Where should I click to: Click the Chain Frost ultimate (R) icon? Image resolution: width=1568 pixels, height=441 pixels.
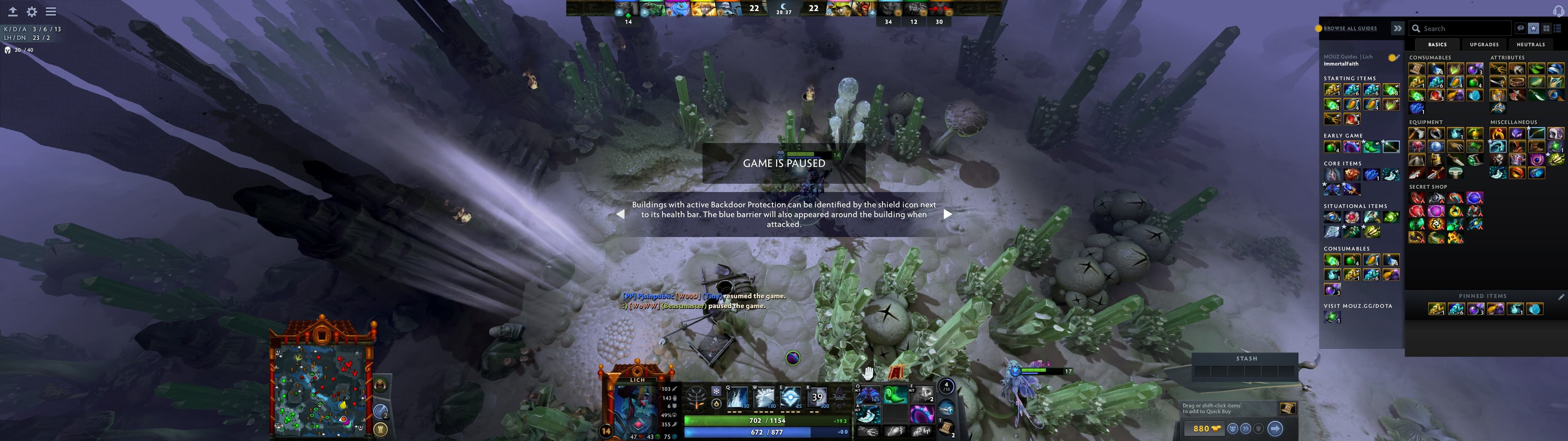[x=818, y=398]
